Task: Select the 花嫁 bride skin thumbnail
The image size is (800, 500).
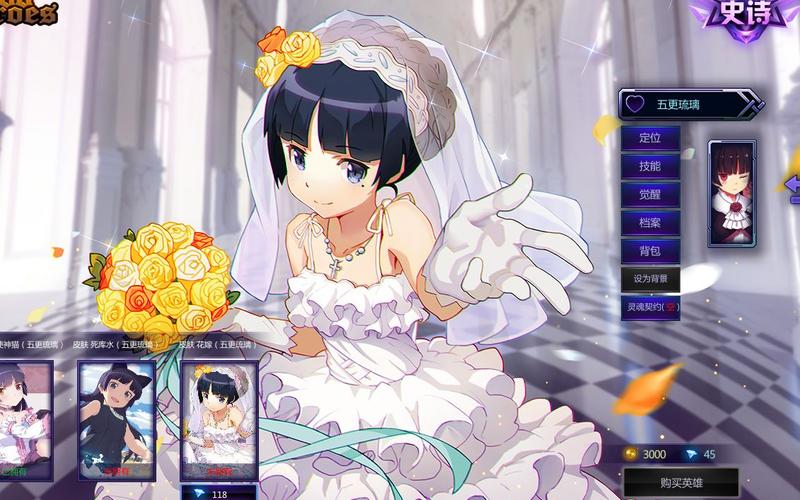Action: (219, 418)
